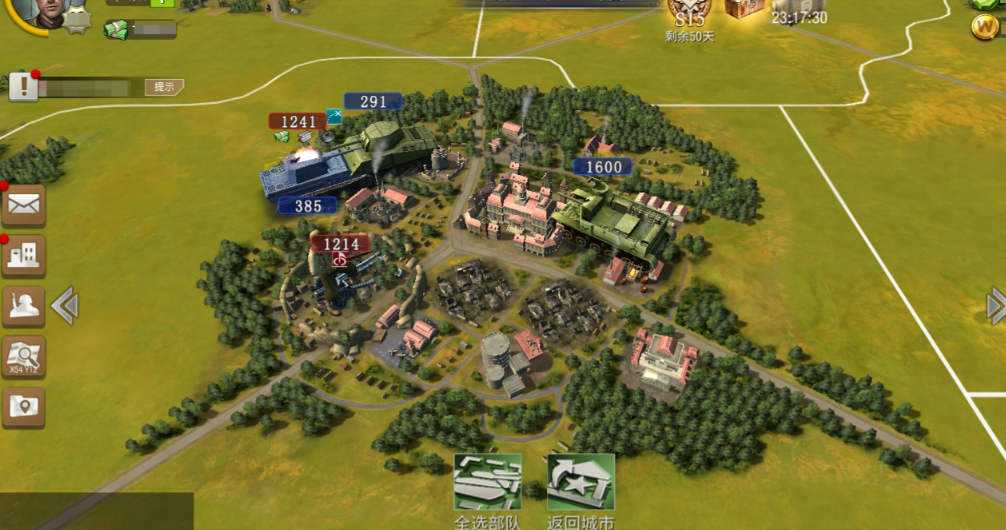Open the soldier helmet commander icon
This screenshot has height=530, width=1006.
(23, 306)
